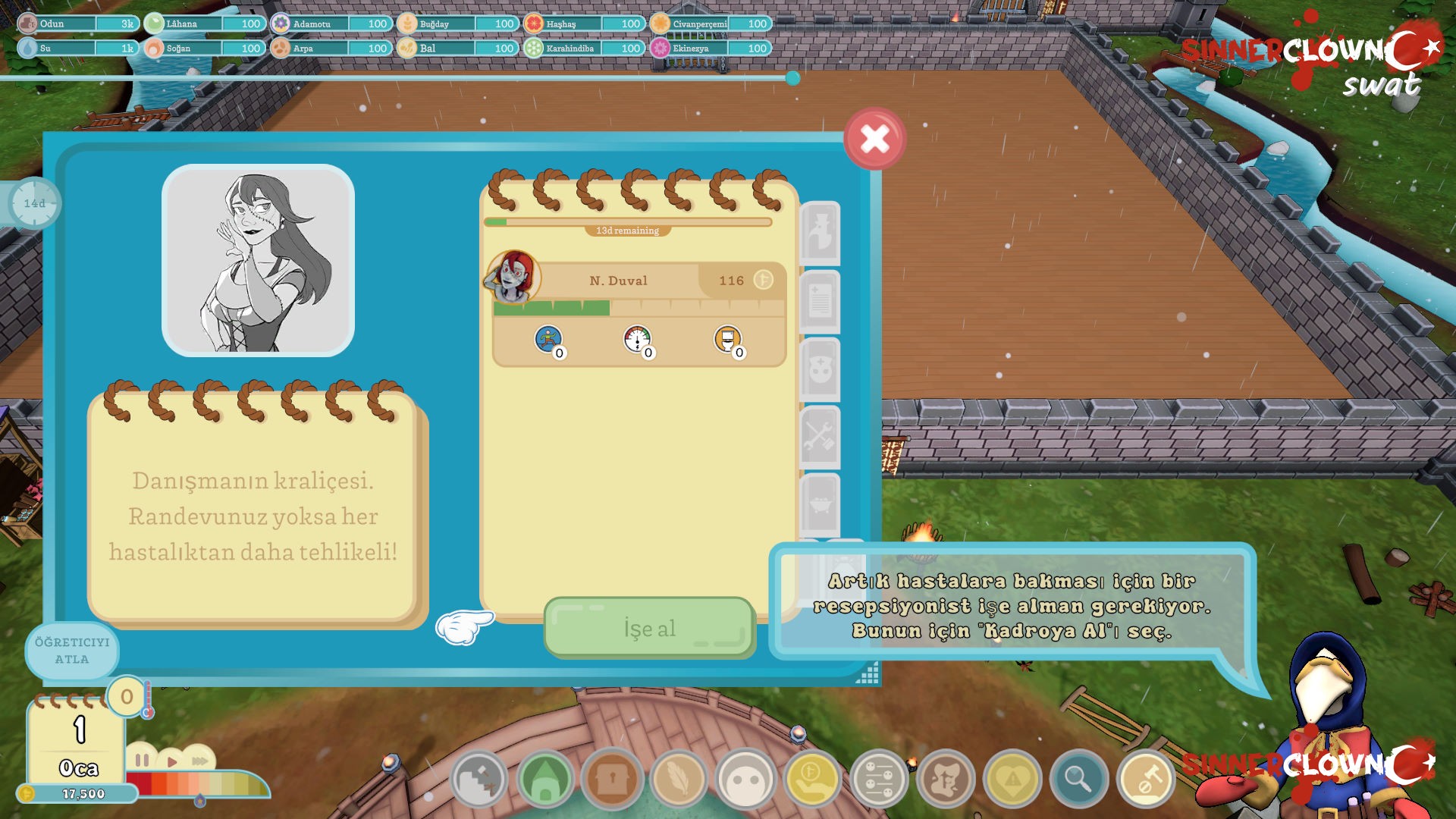The height and width of the screenshot is (819, 1456).
Task: Switch to the medical document staff tab
Action: coord(820,301)
